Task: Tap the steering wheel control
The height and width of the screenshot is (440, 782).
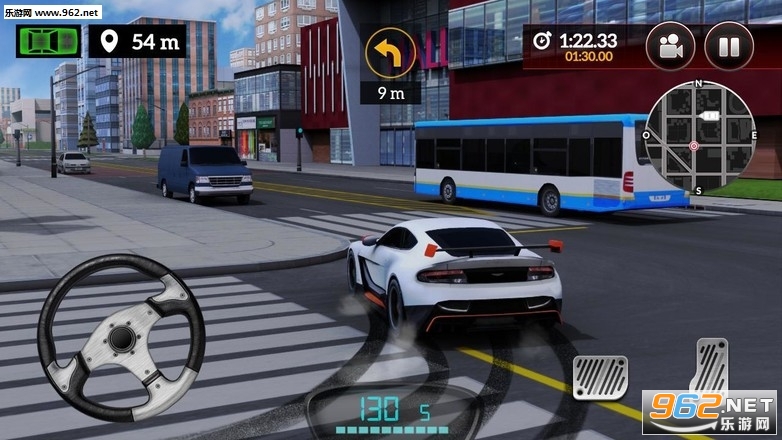Action: click(x=121, y=338)
